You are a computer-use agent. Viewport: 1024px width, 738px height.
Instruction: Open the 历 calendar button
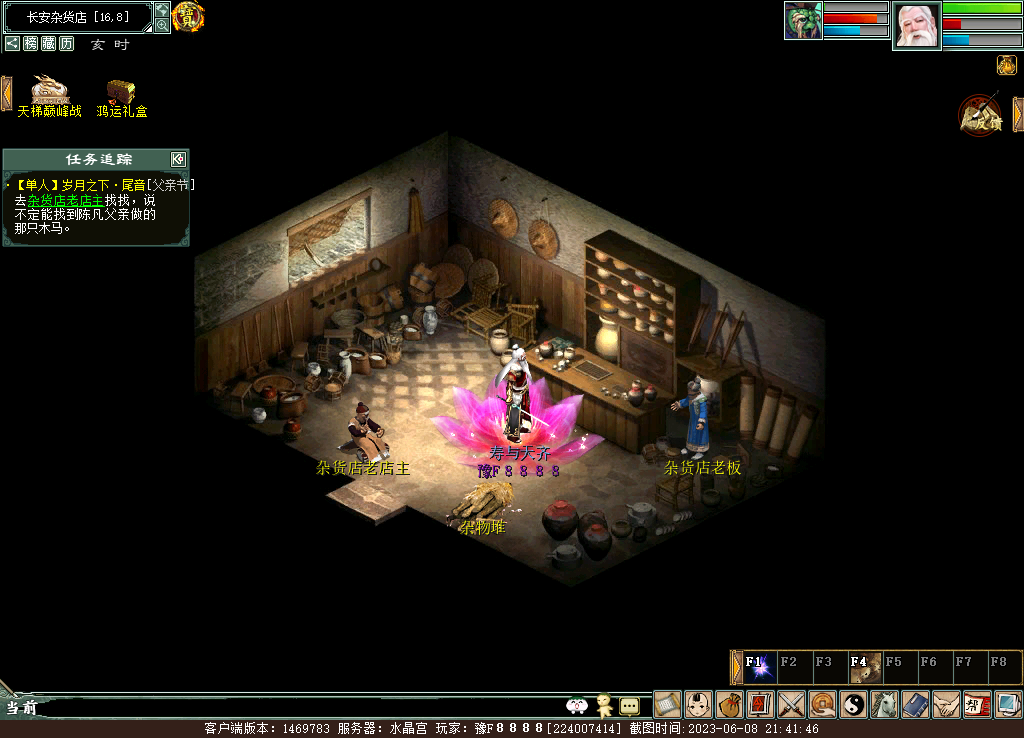tap(66, 44)
